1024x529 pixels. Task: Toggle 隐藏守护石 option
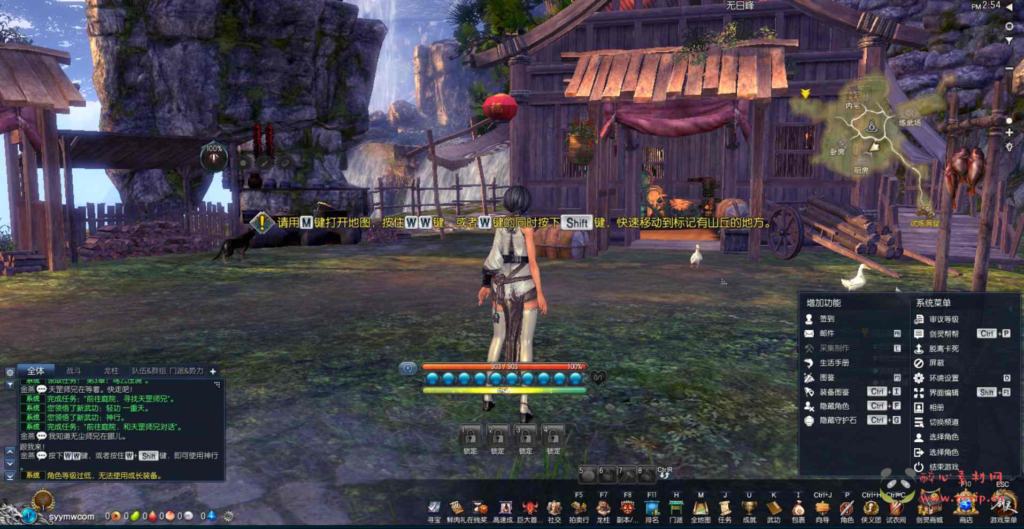[837, 421]
